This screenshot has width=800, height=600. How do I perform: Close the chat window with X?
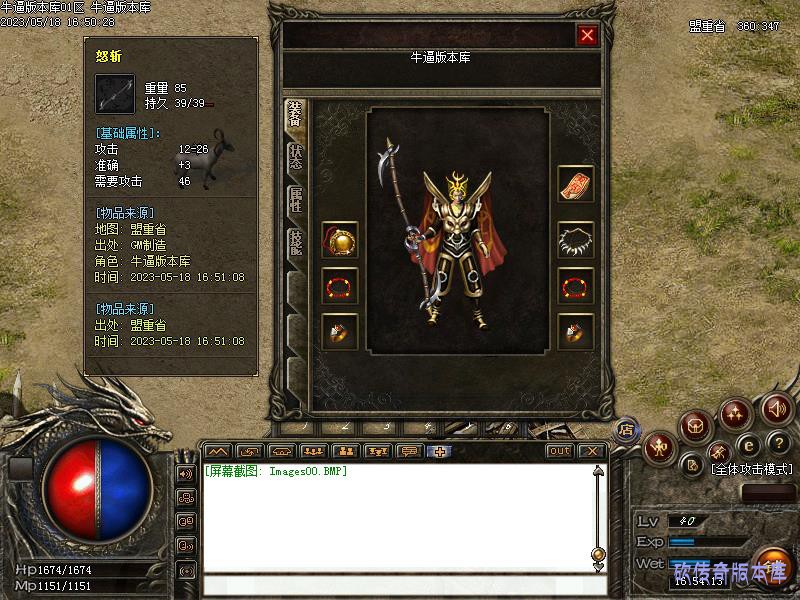pos(593,451)
